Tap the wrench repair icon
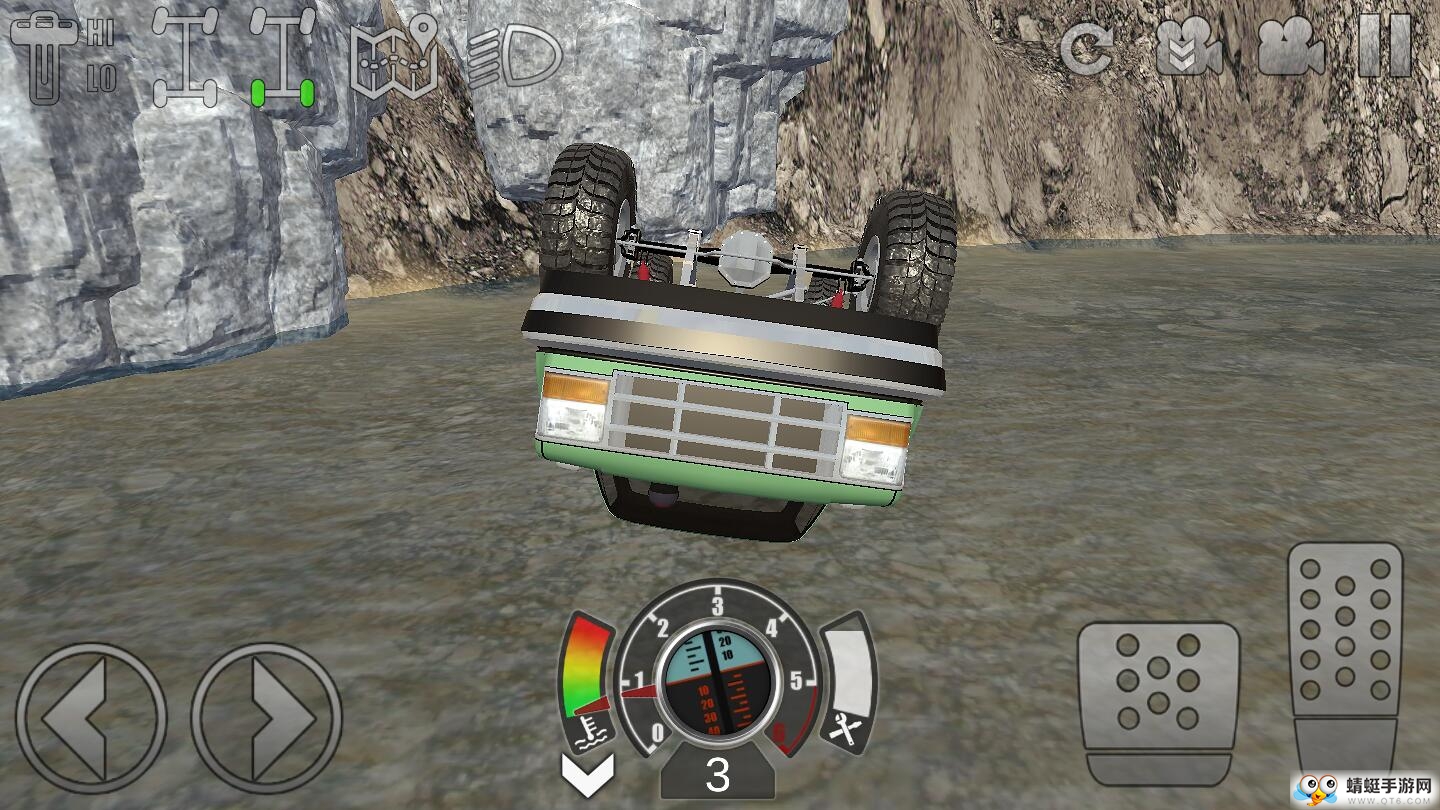 click(845, 735)
